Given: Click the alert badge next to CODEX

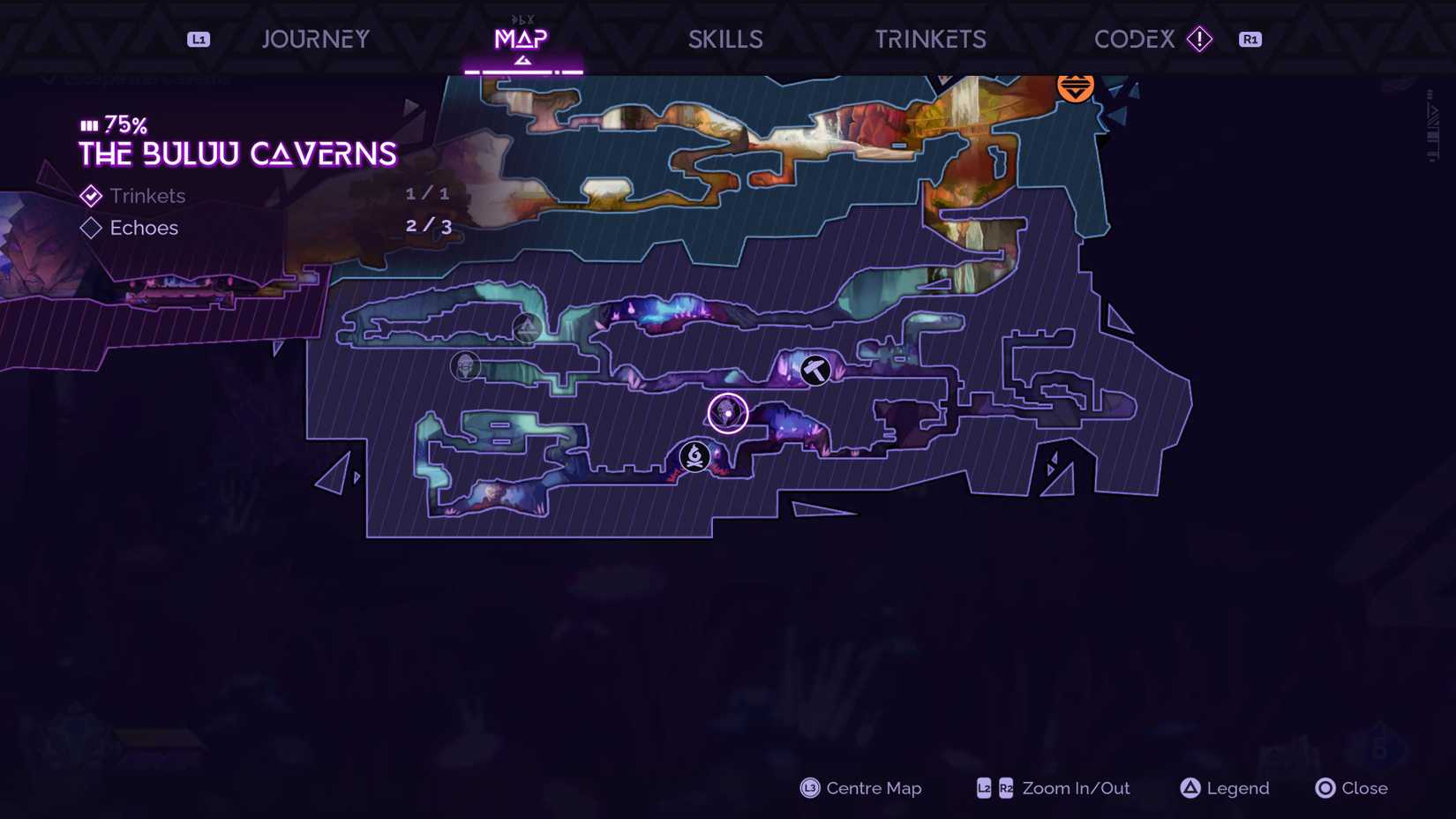Looking at the screenshot, I should 1200,39.
